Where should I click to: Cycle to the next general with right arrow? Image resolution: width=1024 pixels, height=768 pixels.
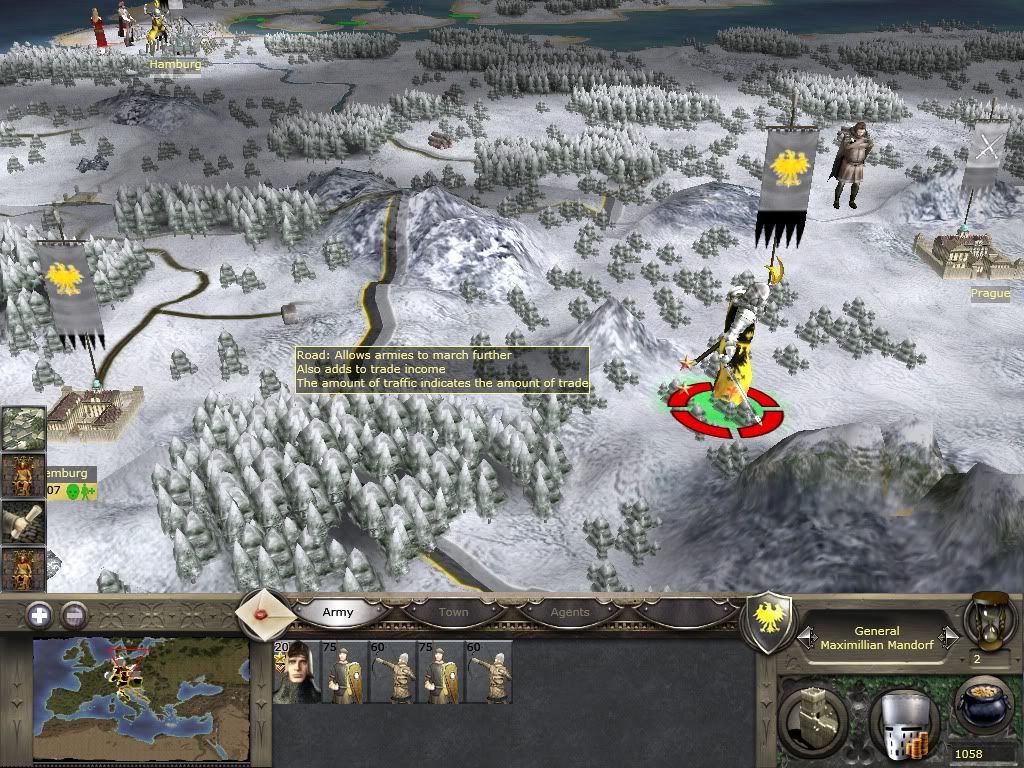951,637
